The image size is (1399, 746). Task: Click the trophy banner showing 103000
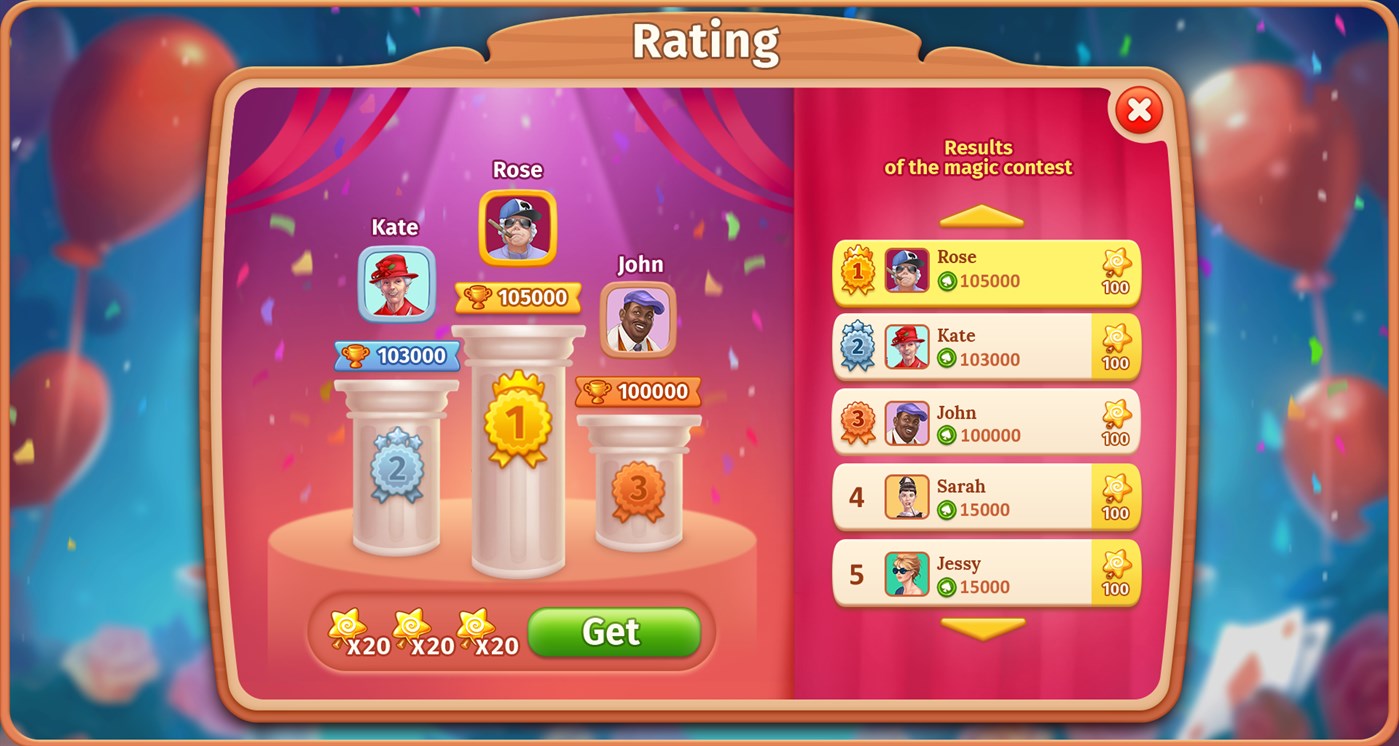tap(395, 355)
